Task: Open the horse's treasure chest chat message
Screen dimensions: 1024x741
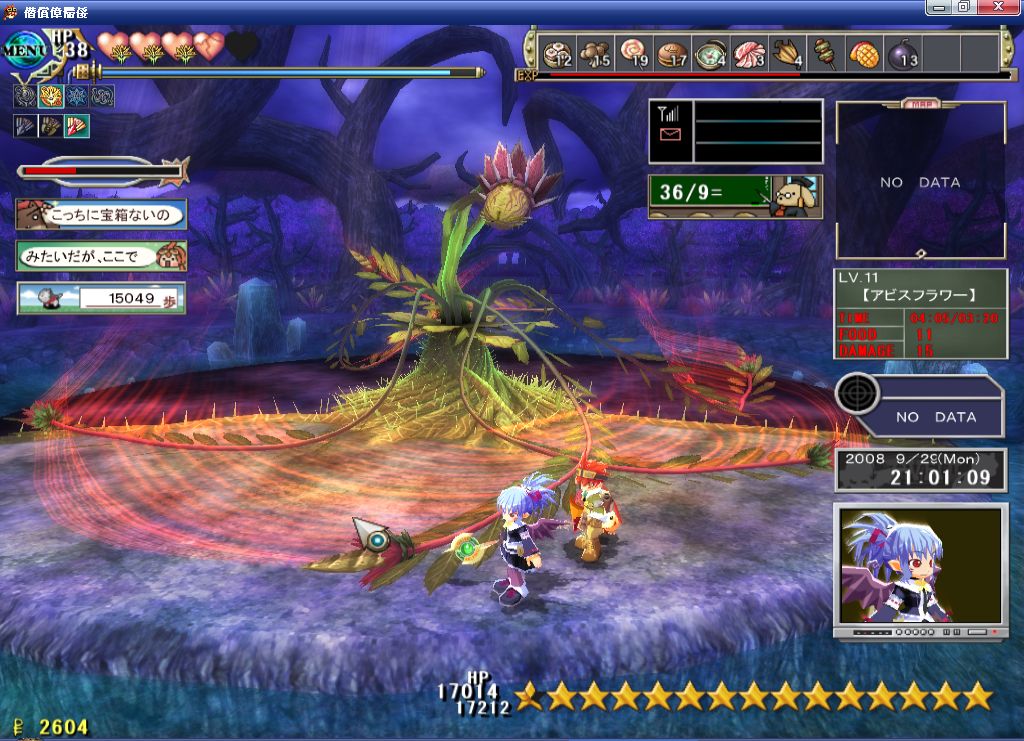Action: [x=100, y=214]
